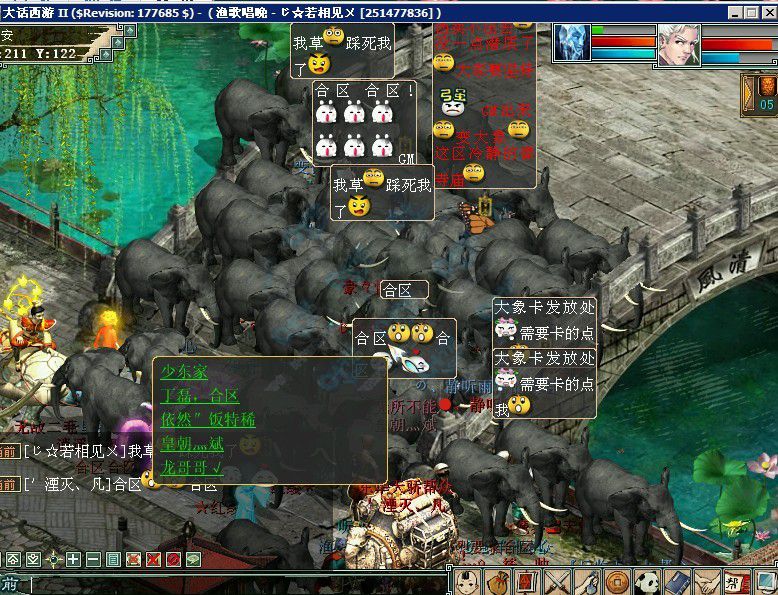Minimize the game window

click(732, 12)
